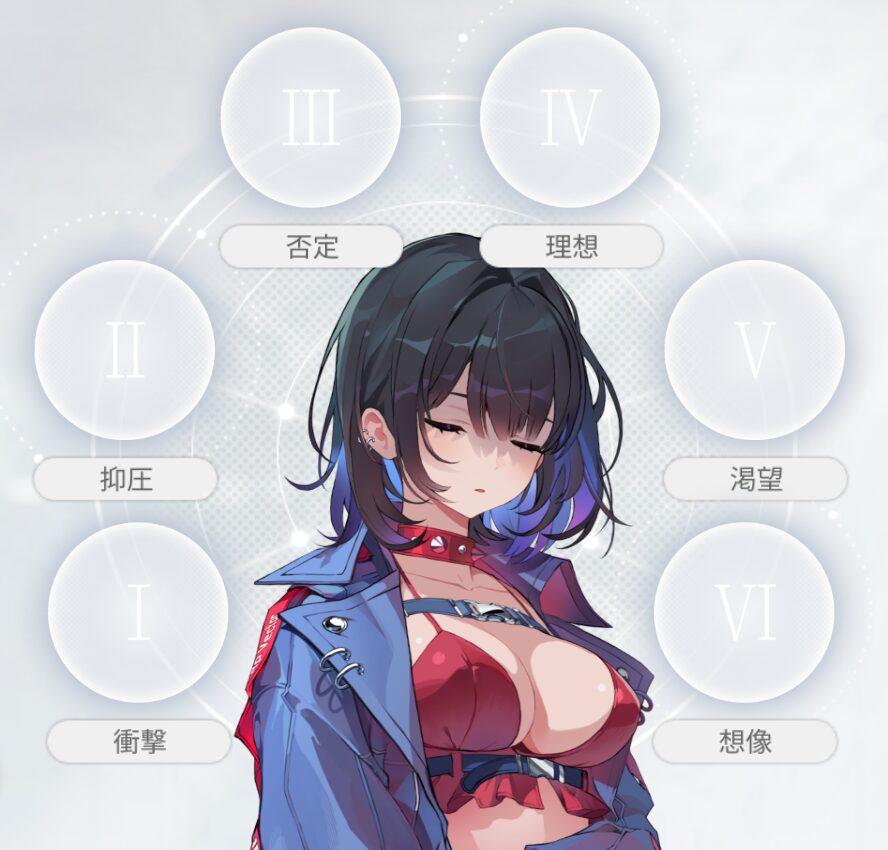Viewport: 888px width, 850px height.
Task: Select the 抑圧 label button
Action: (x=125, y=479)
